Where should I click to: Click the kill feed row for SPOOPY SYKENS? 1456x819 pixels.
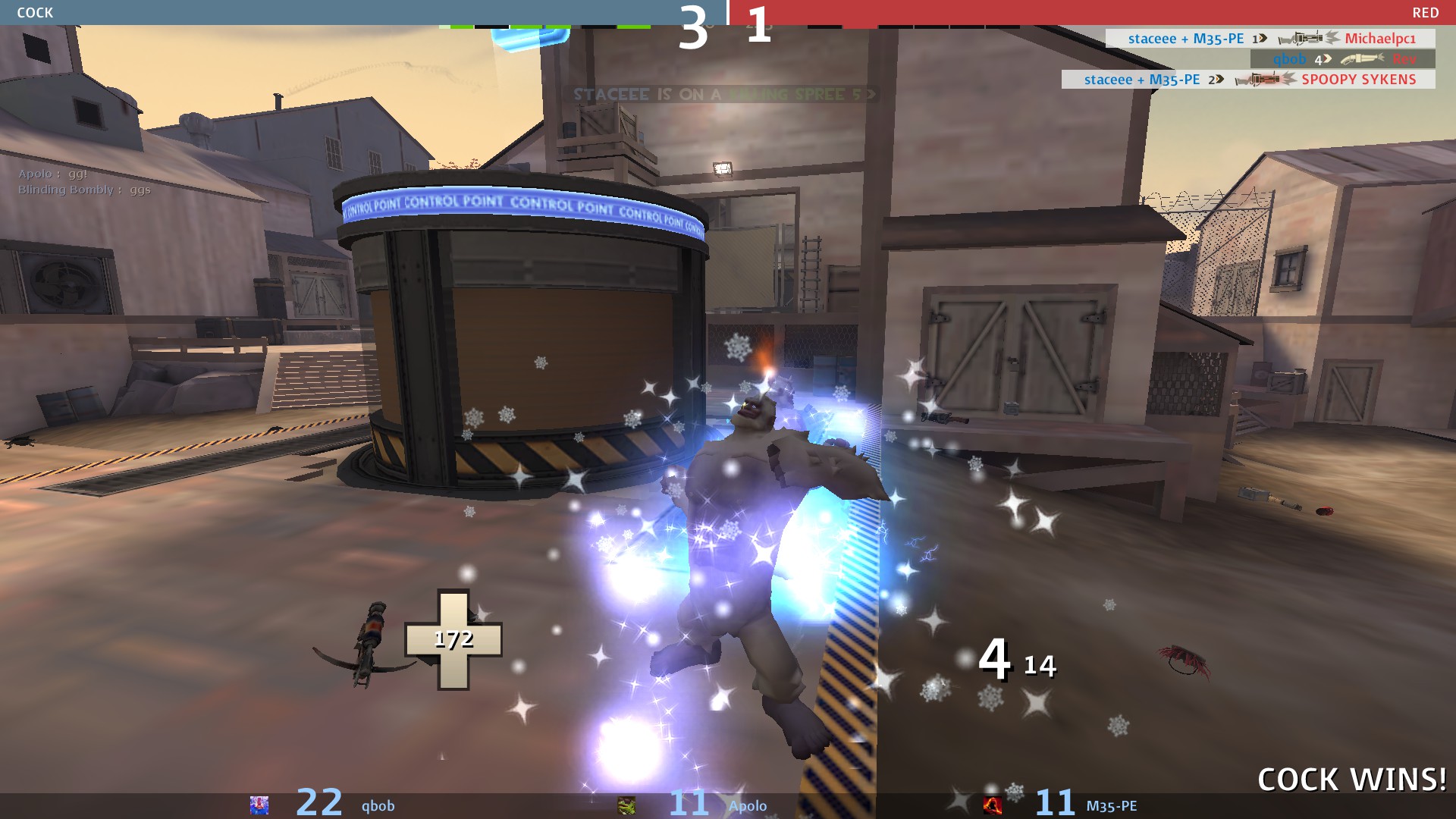[1248, 80]
